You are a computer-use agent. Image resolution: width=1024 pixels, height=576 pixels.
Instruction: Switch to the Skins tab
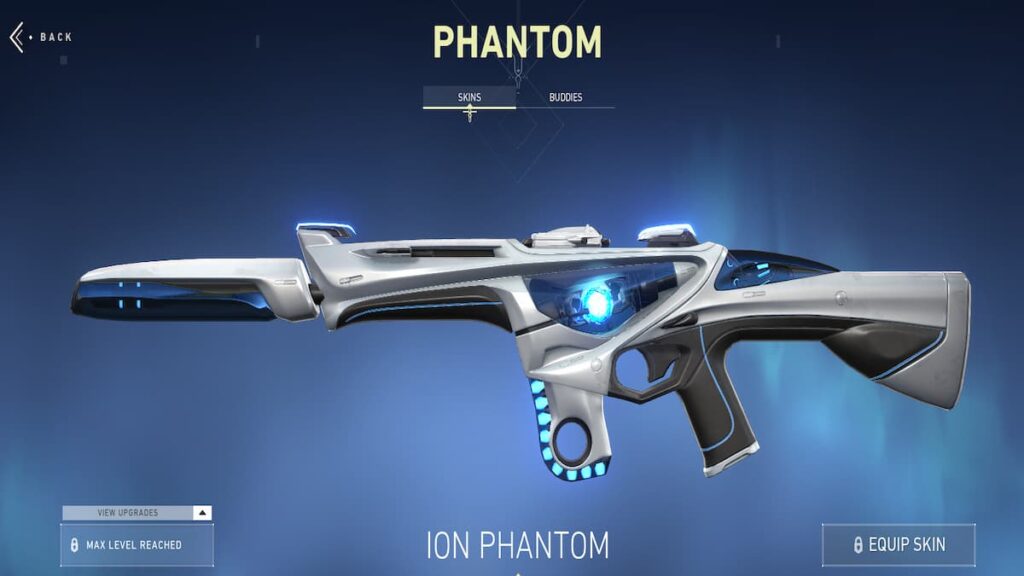pyautogui.click(x=469, y=97)
